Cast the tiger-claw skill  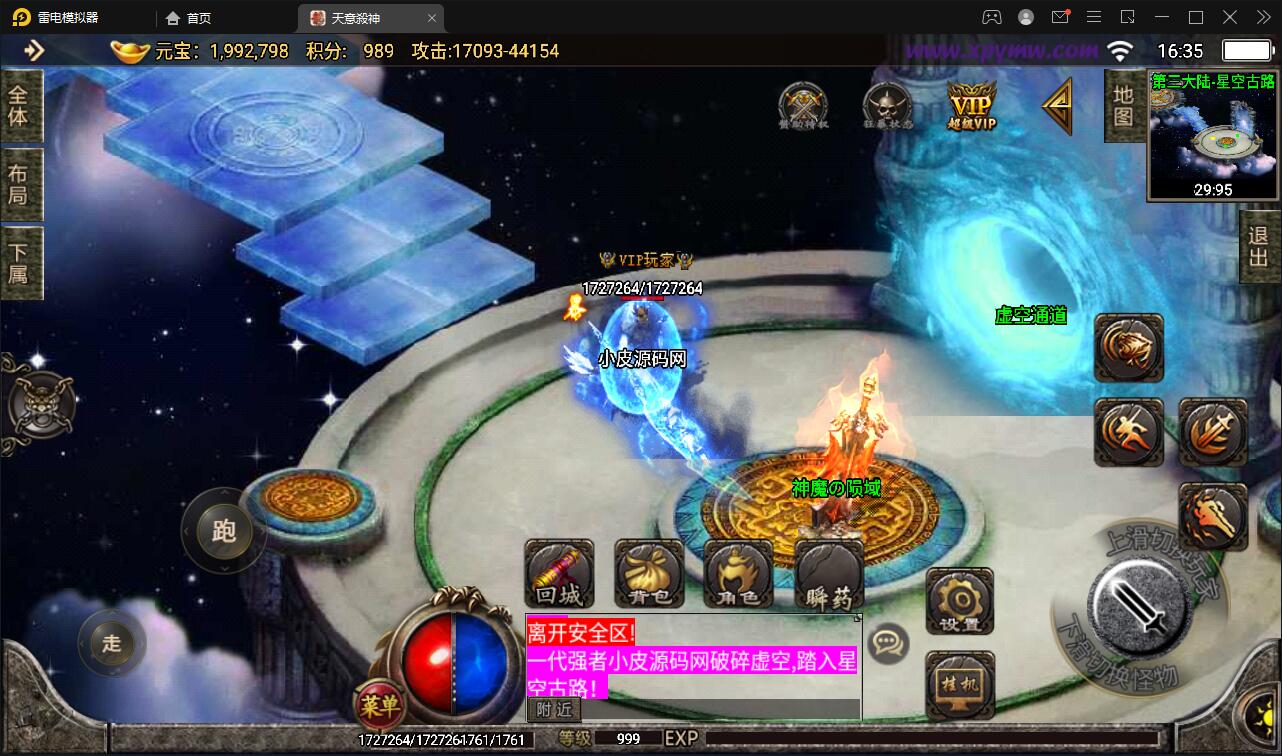(x=1128, y=348)
